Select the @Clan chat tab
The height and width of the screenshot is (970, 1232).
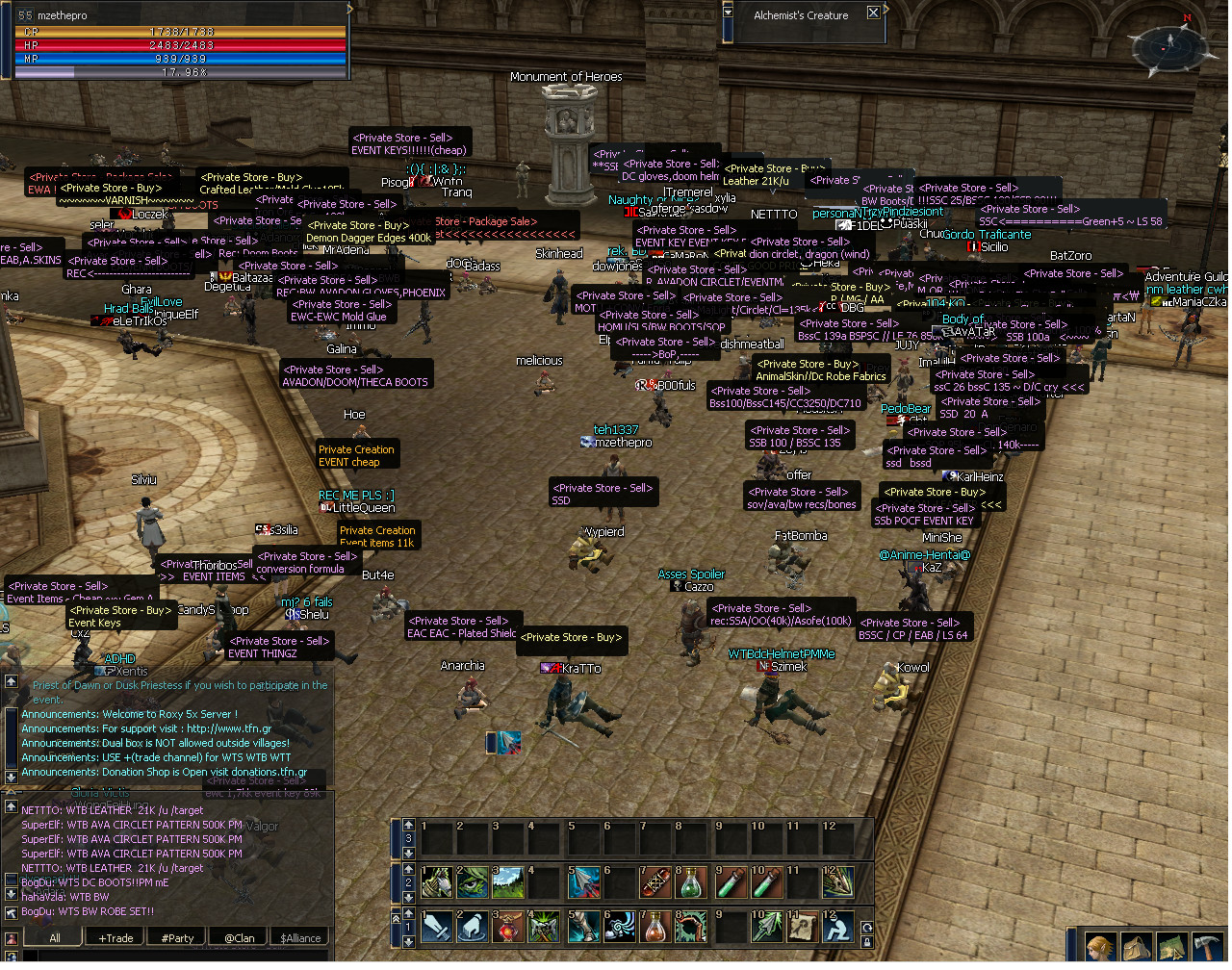point(239,937)
